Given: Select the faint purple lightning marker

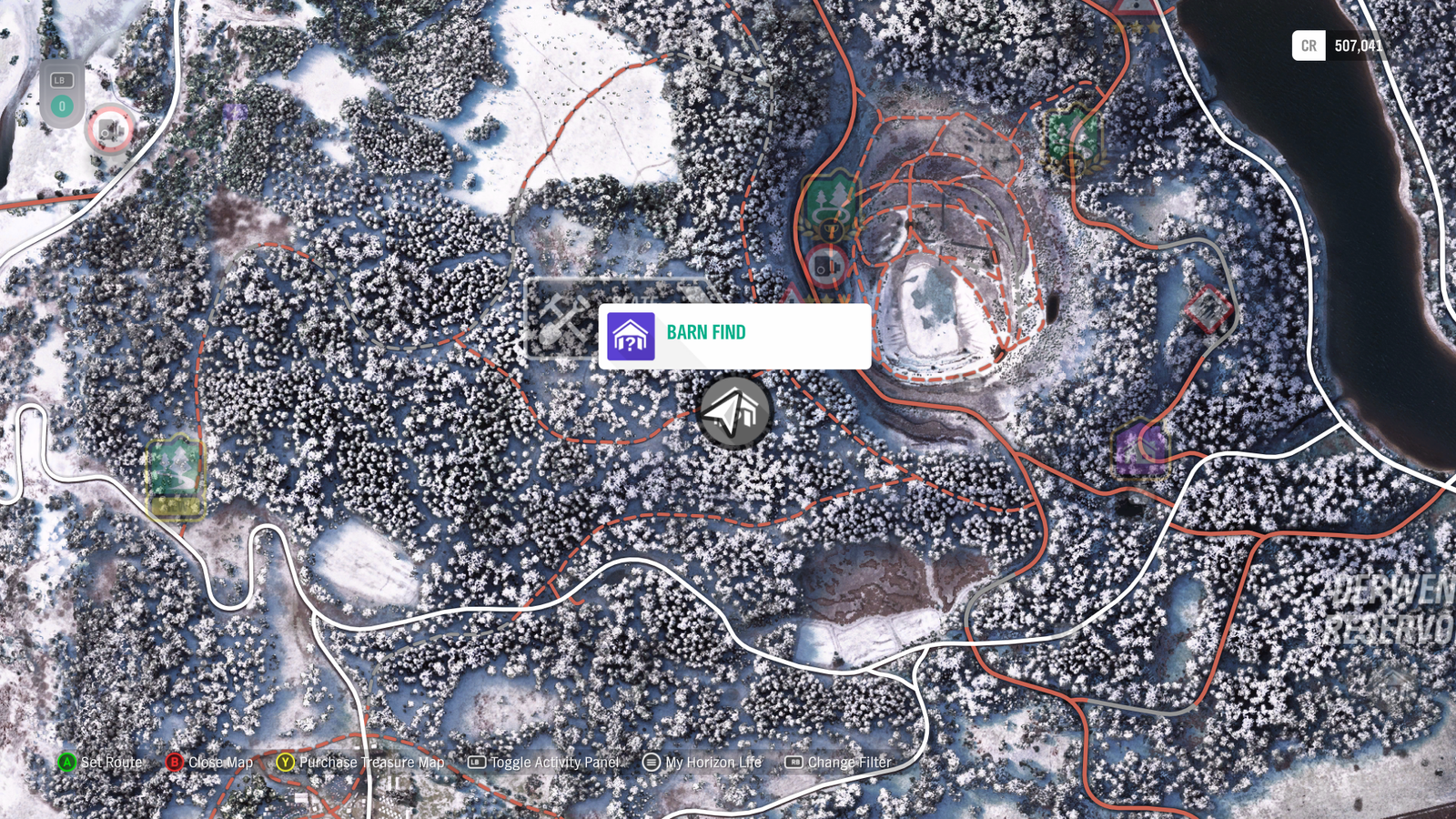Looking at the screenshot, I should [x=234, y=112].
